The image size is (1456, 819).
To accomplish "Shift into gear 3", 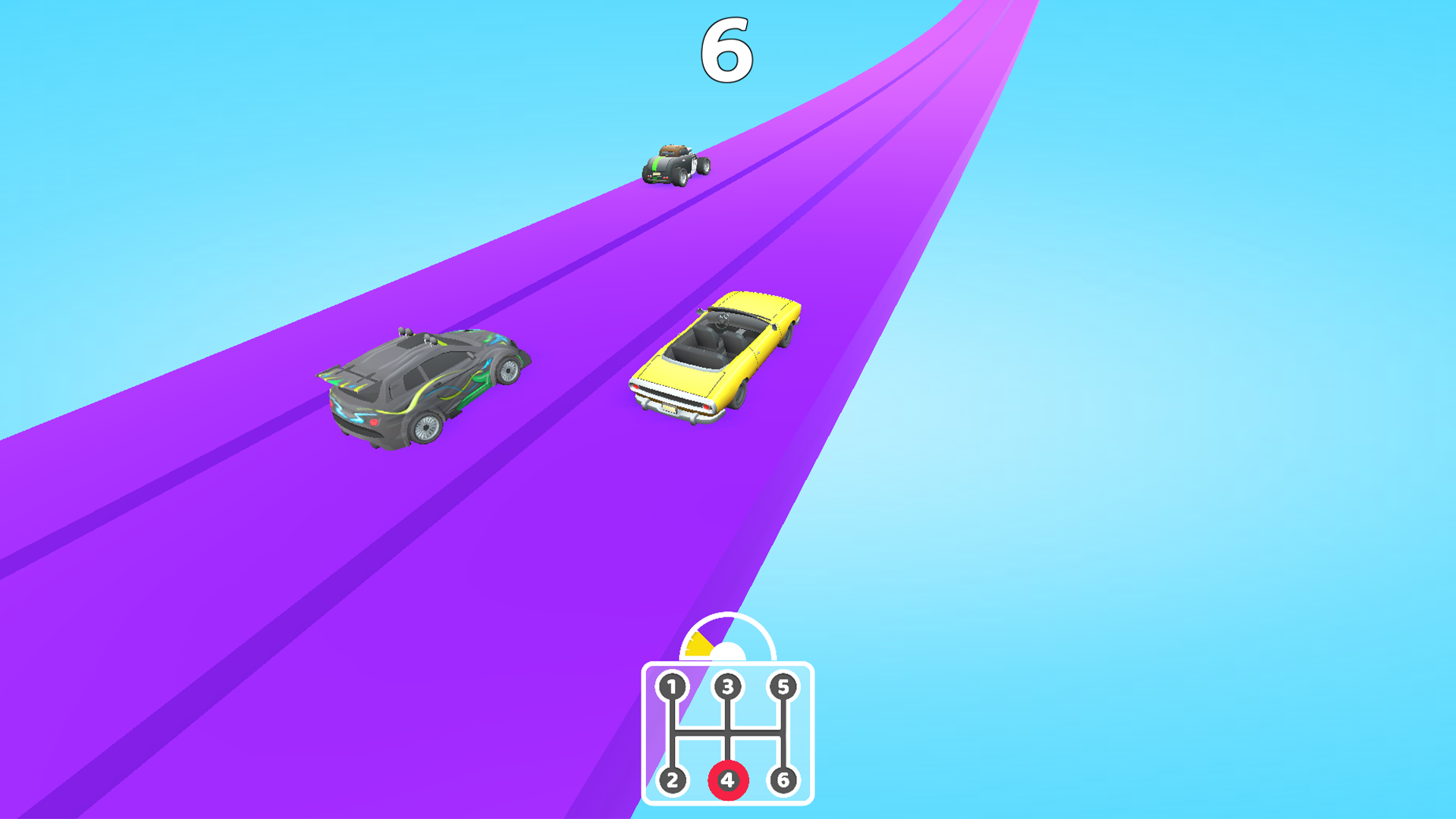I will (728, 686).
